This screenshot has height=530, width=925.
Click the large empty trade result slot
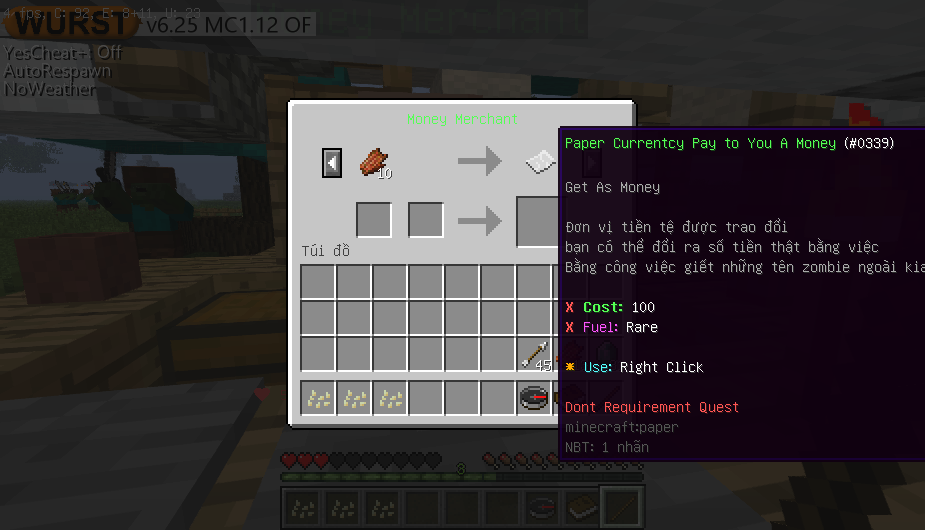point(538,221)
